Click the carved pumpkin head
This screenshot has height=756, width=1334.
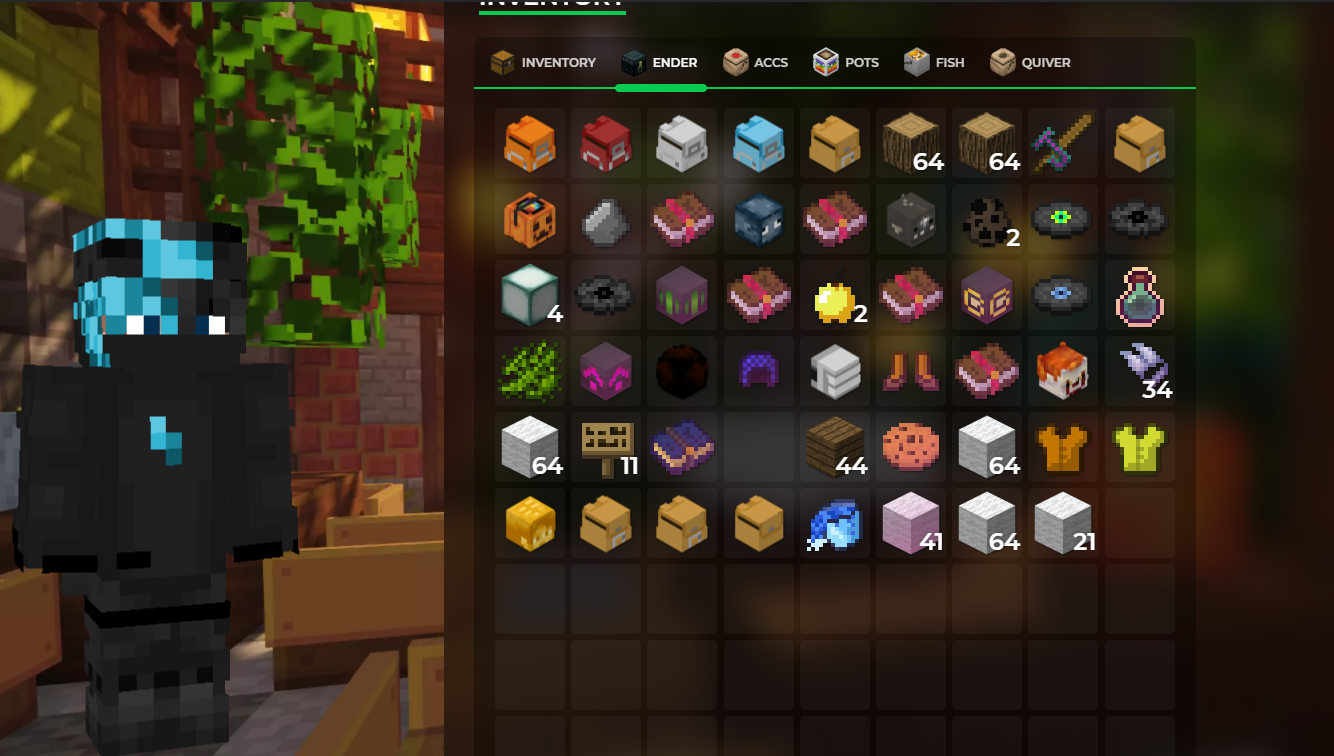coord(530,220)
